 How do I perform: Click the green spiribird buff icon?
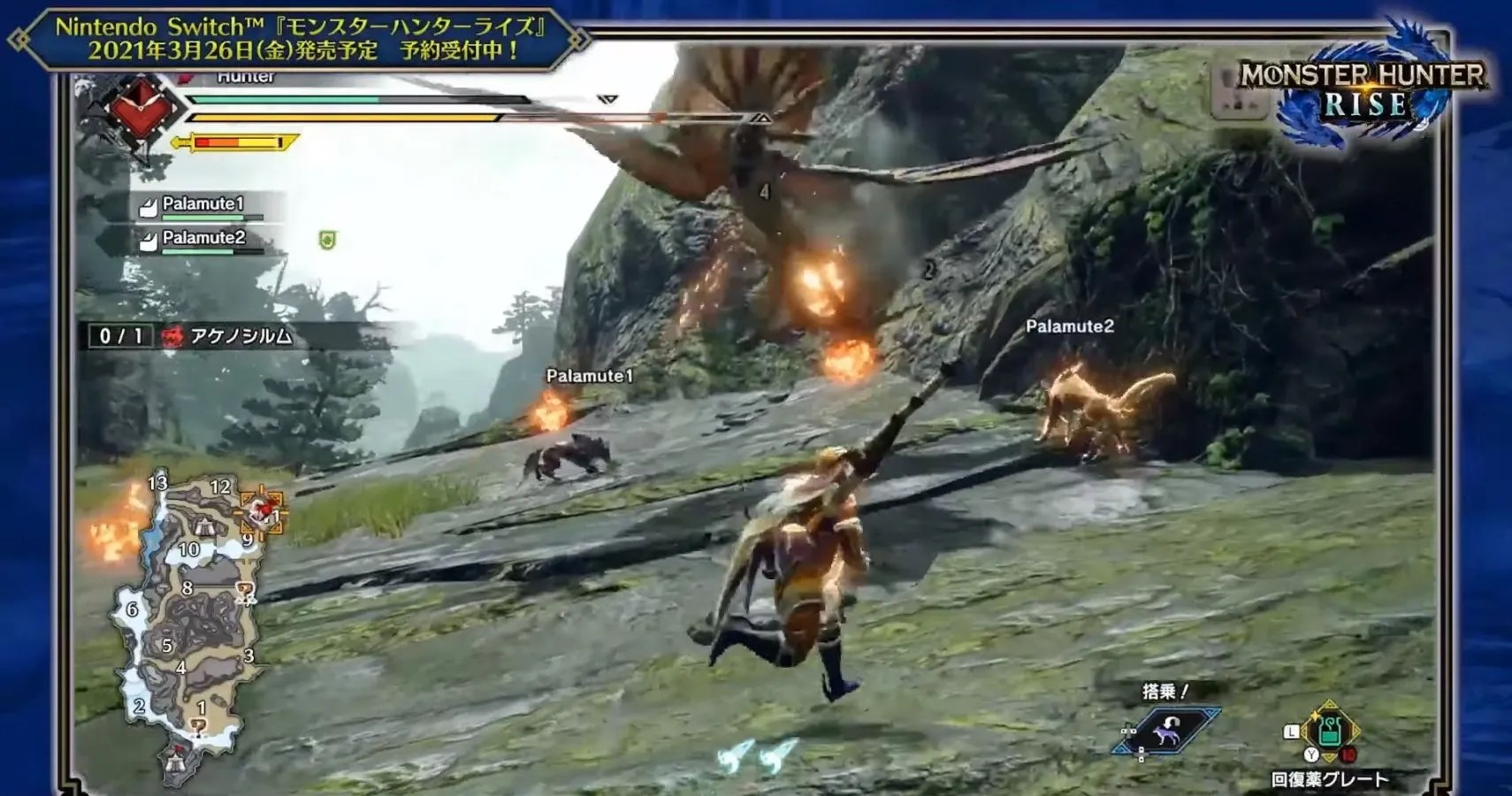[329, 241]
